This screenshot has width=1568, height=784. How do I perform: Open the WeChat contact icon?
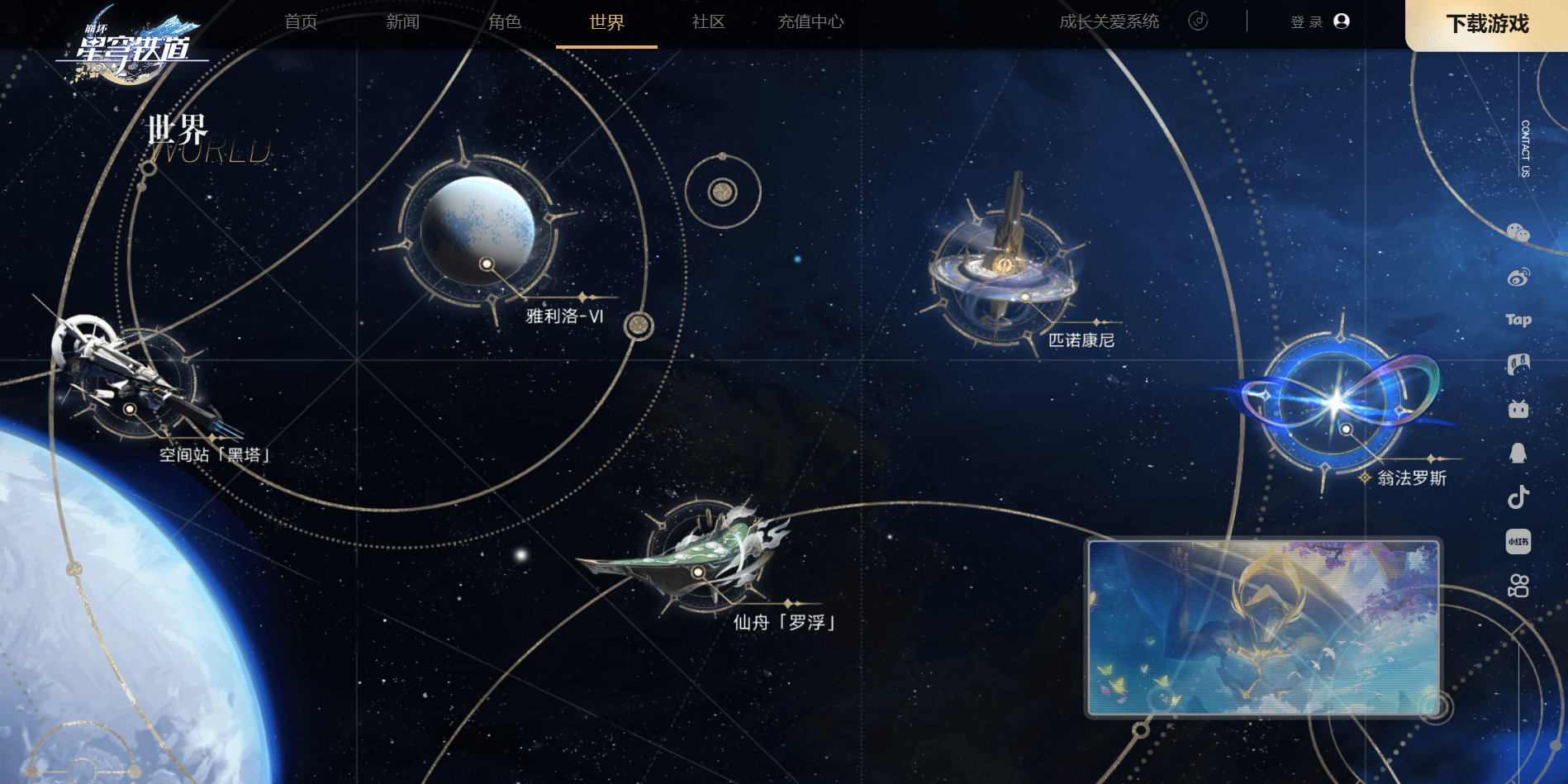1518,233
